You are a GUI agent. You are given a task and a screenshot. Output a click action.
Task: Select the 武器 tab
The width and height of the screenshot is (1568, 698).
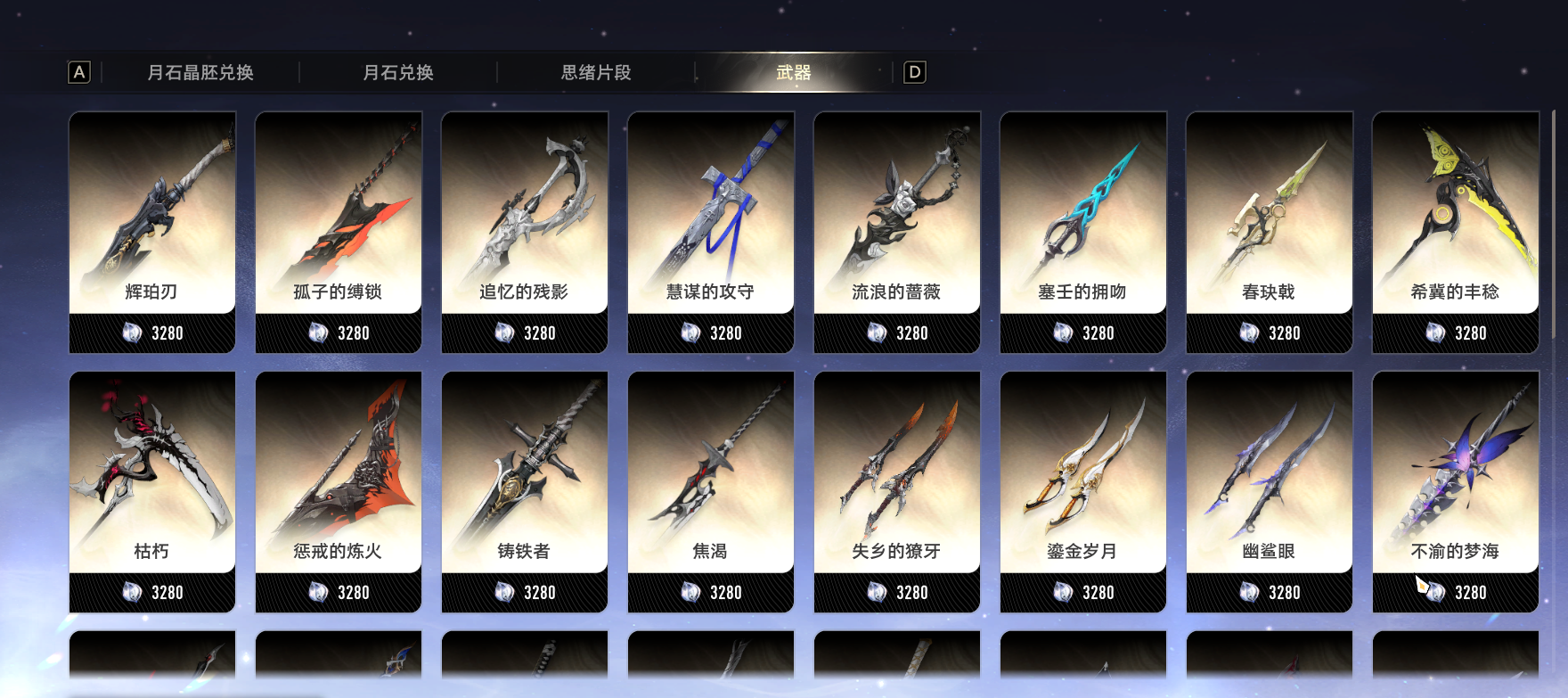coord(794,72)
